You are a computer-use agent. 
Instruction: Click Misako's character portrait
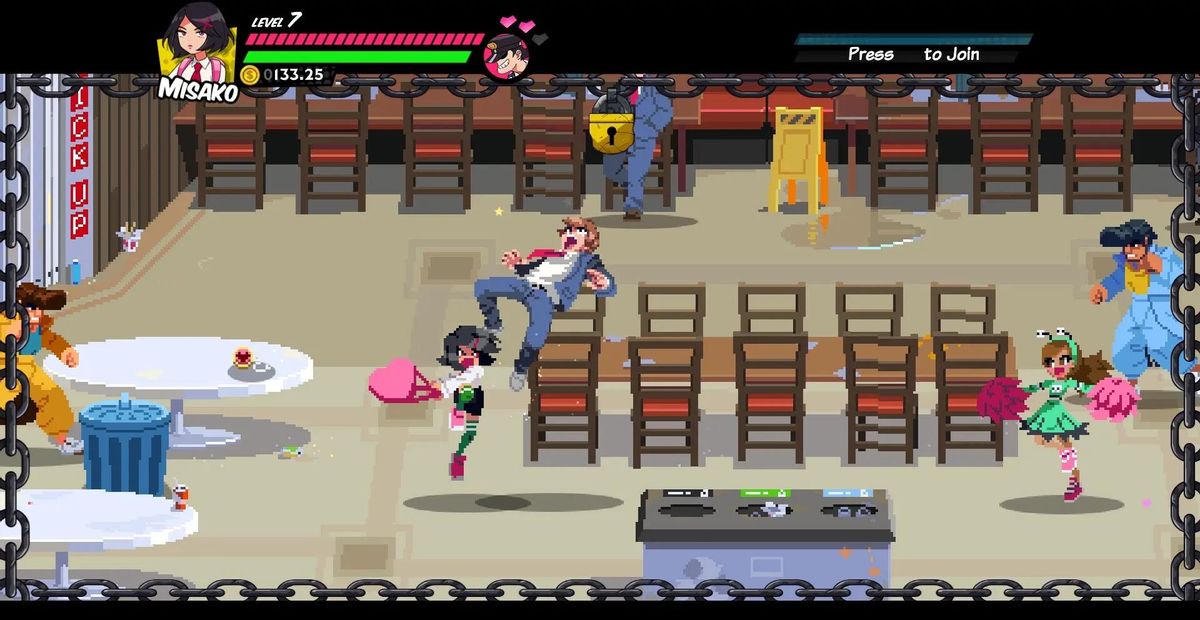[x=197, y=45]
